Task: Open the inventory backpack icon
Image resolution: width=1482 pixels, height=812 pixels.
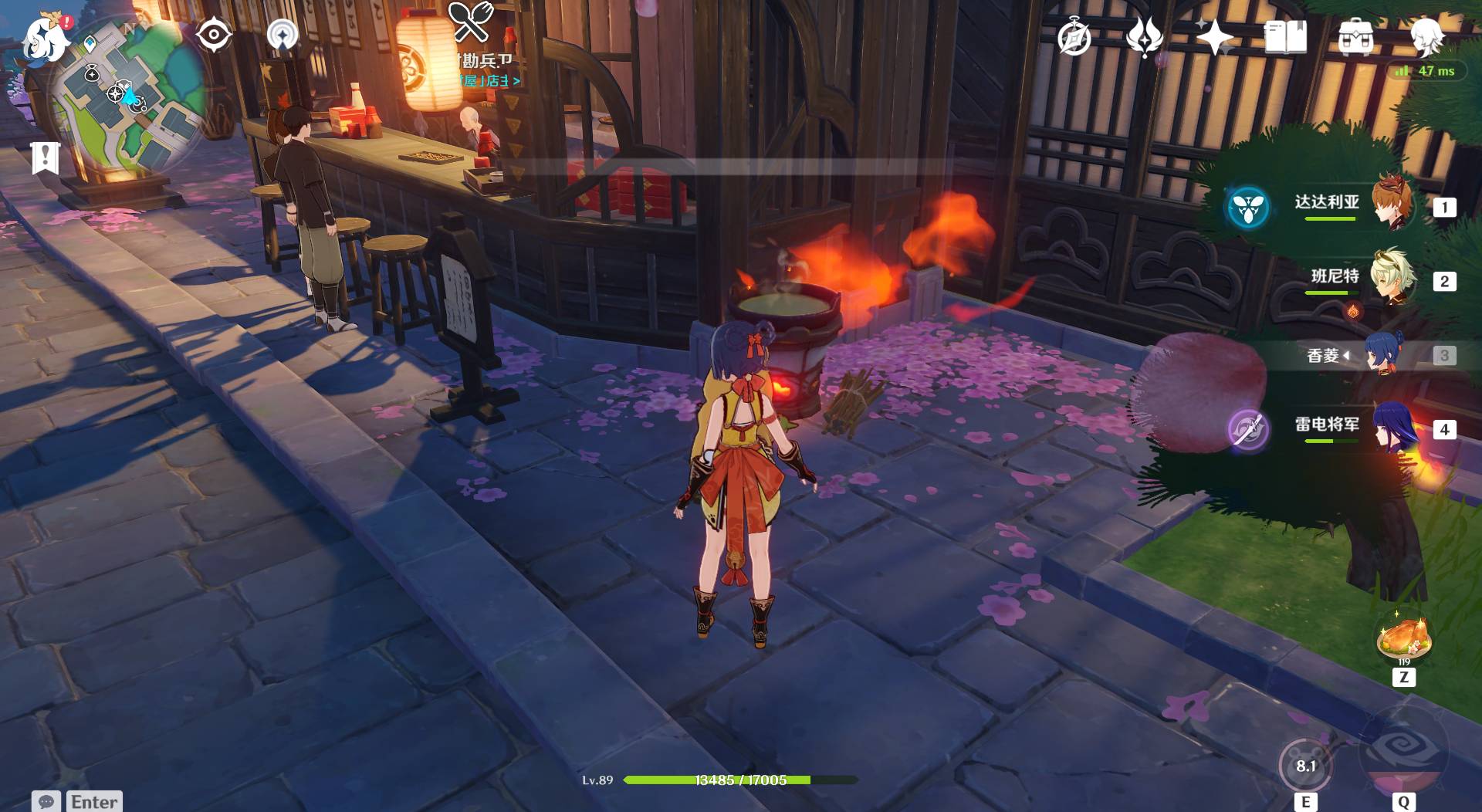Action: tap(1355, 37)
